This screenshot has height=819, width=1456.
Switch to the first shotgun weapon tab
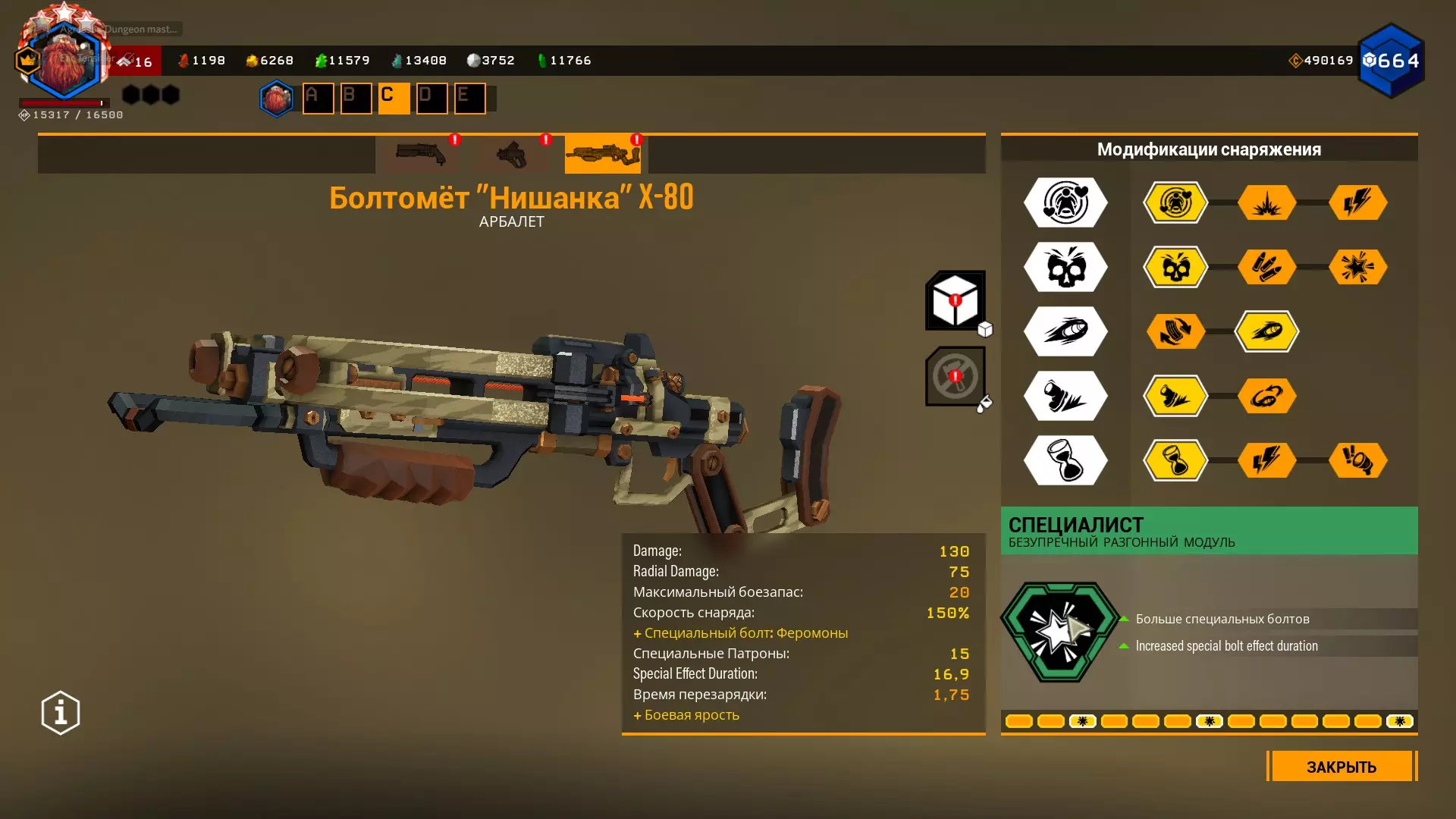click(421, 154)
